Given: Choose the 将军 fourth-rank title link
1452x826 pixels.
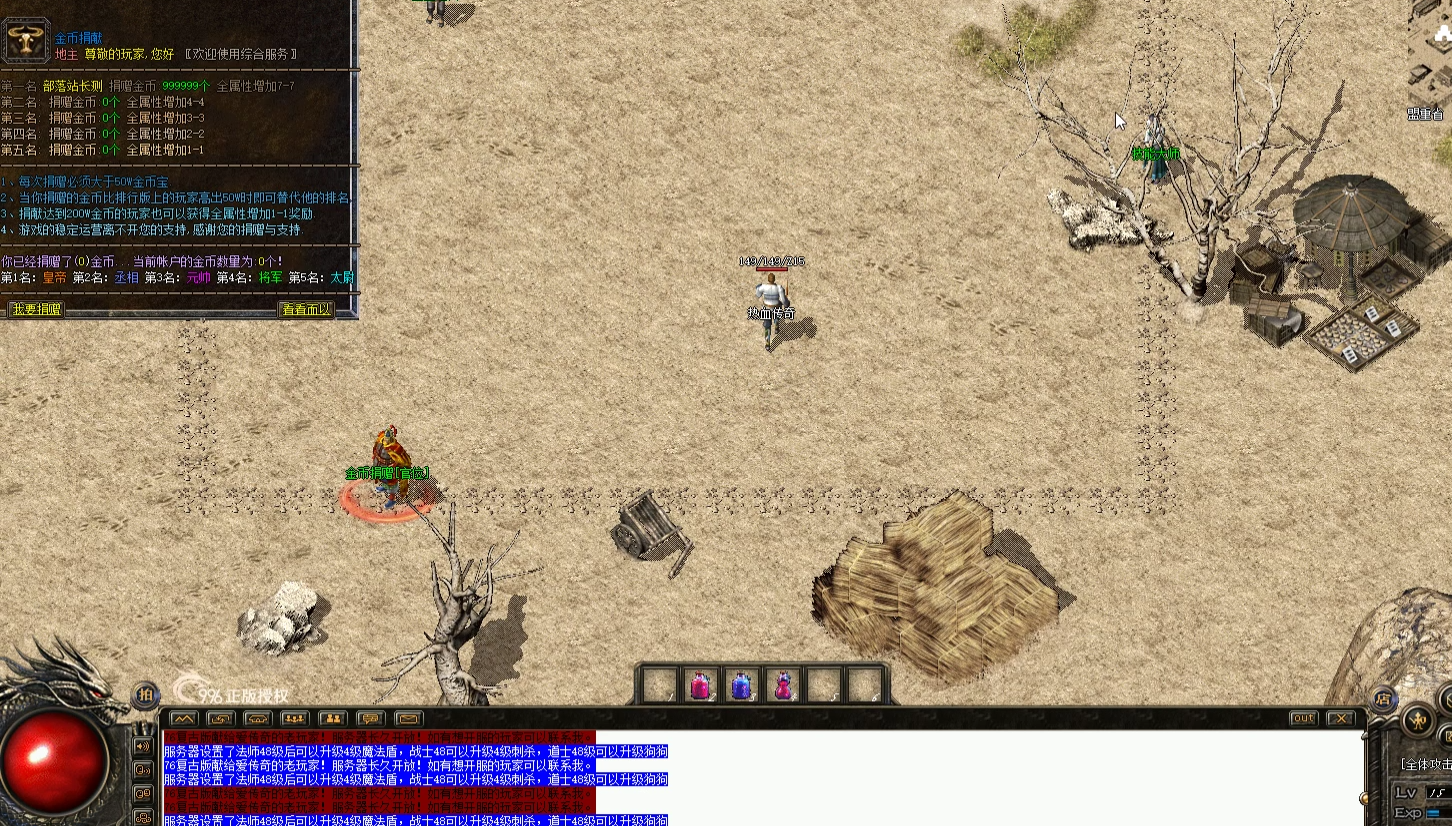Looking at the screenshot, I should point(271,277).
